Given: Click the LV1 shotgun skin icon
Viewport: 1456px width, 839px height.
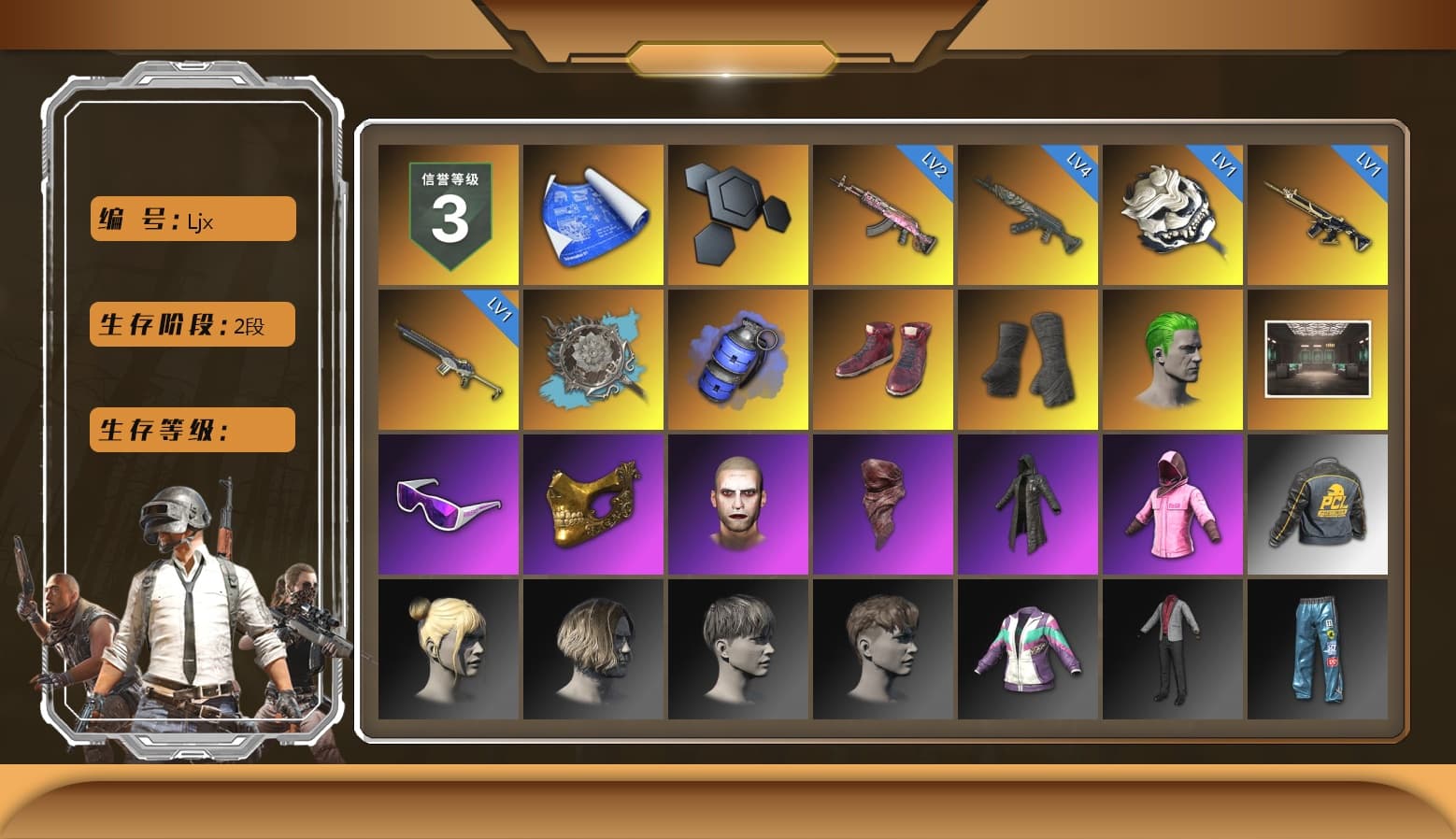Looking at the screenshot, I should tap(447, 358).
